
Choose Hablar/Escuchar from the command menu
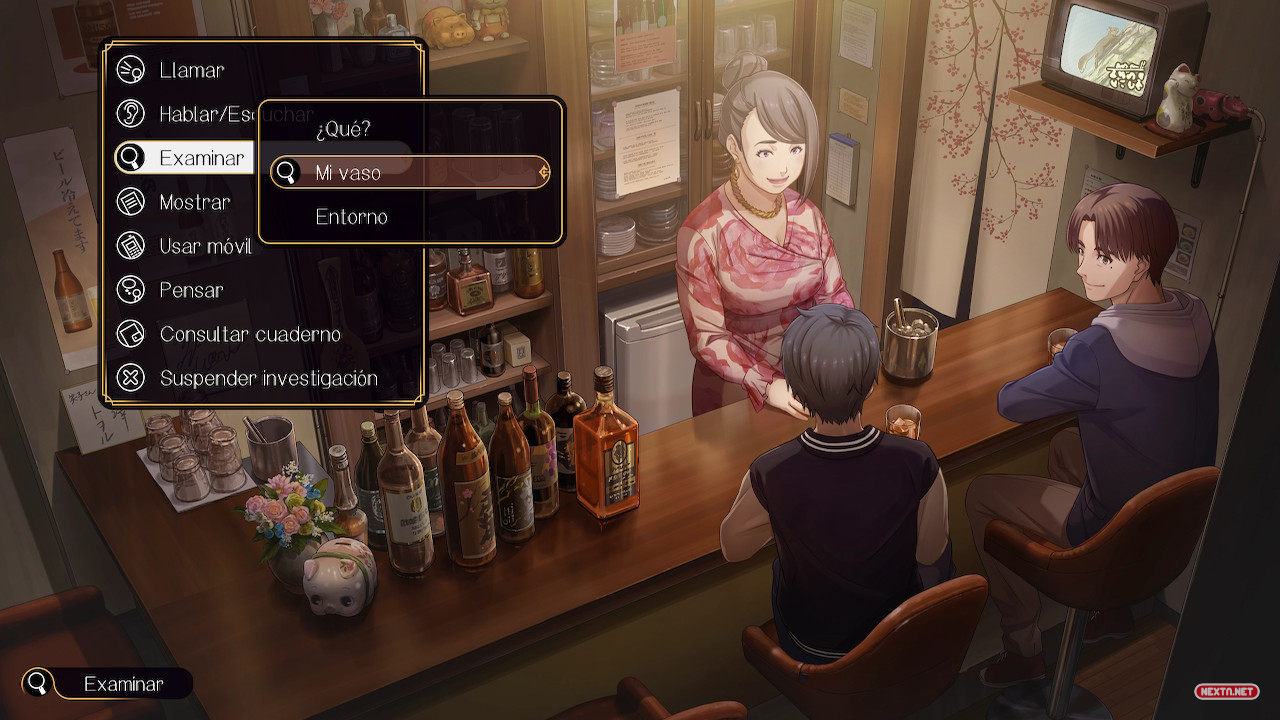tap(200, 114)
